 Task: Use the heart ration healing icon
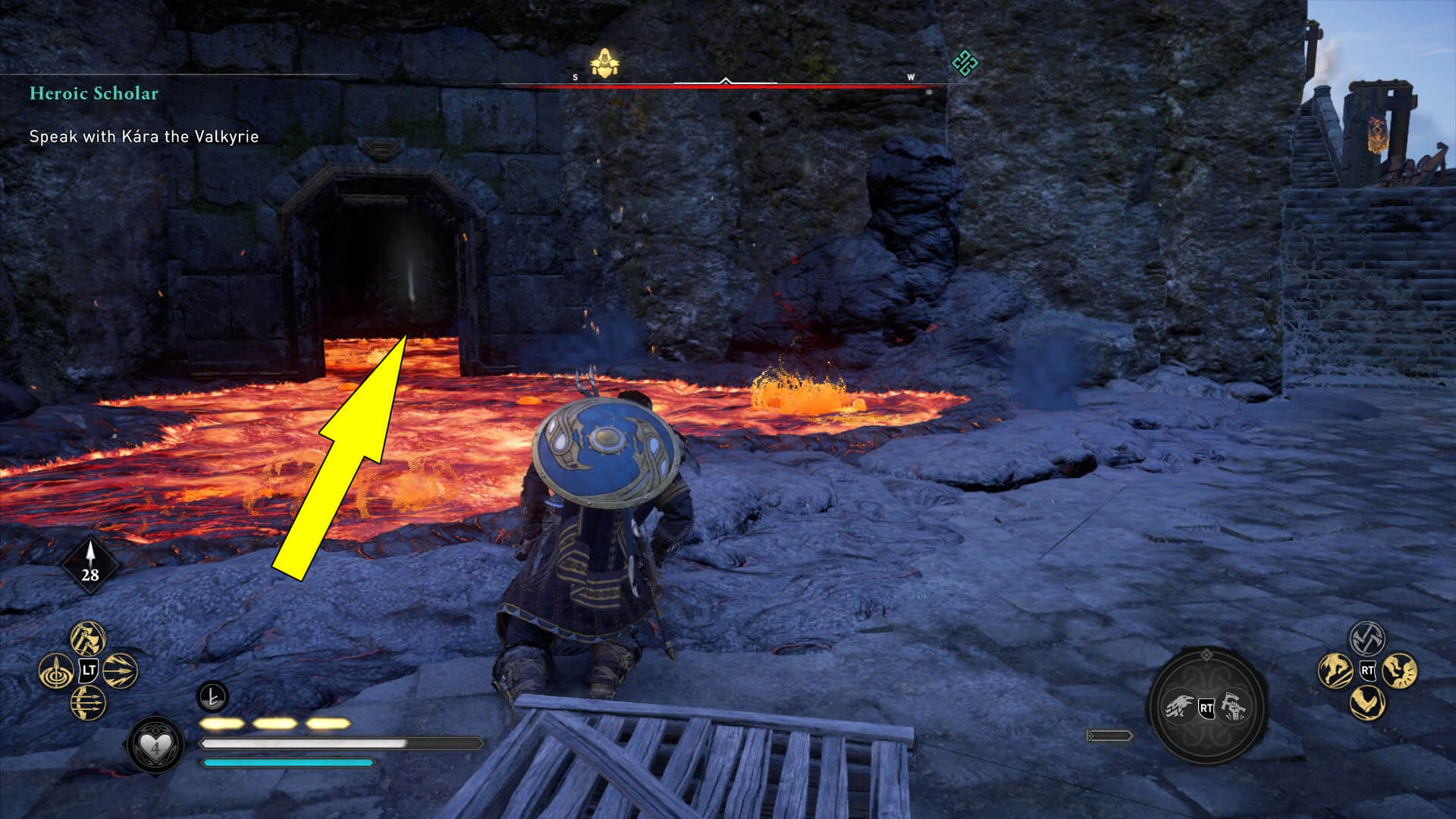pos(155,746)
